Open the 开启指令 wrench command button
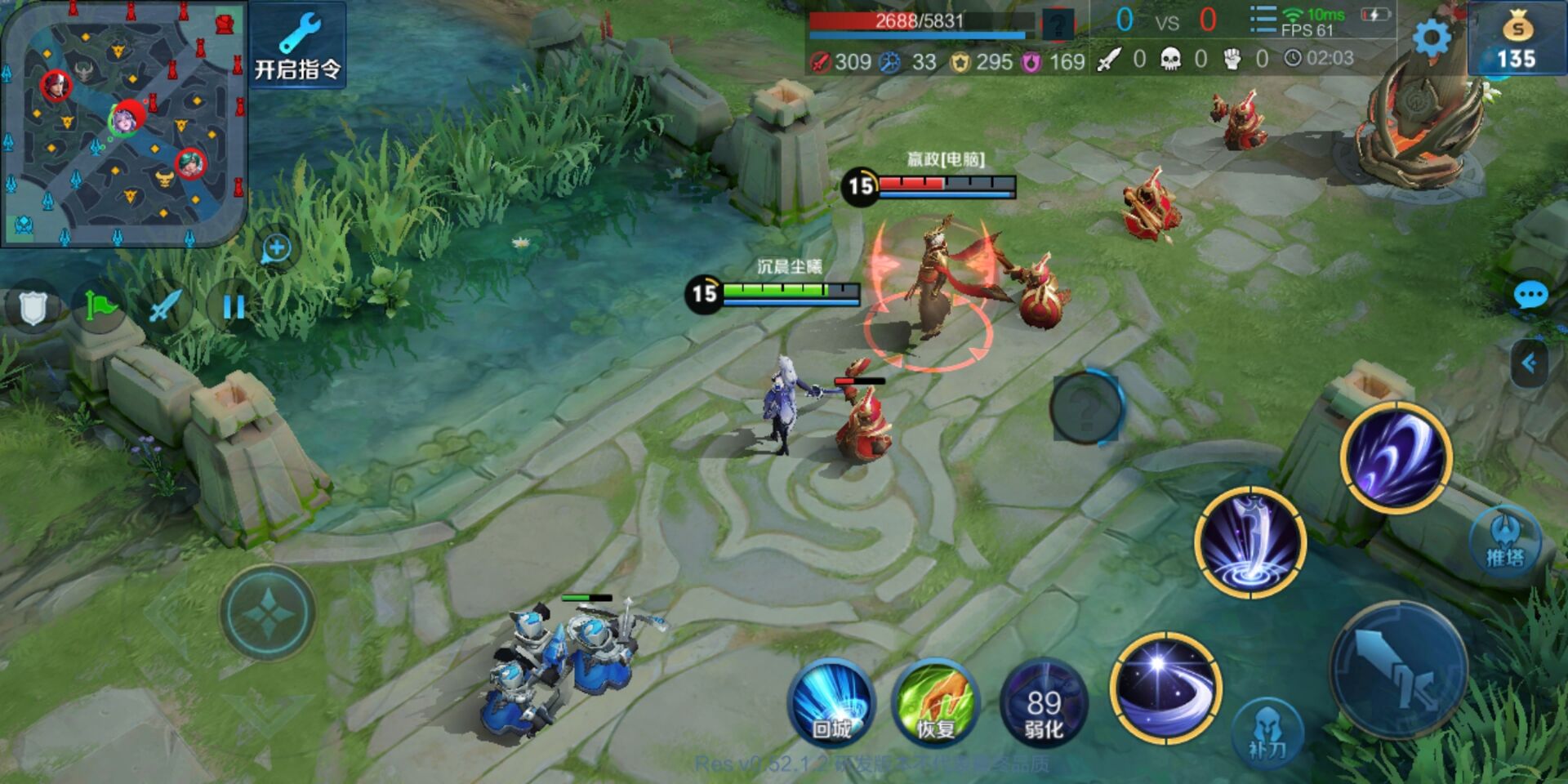The width and height of the screenshot is (1568, 784). [x=297, y=46]
